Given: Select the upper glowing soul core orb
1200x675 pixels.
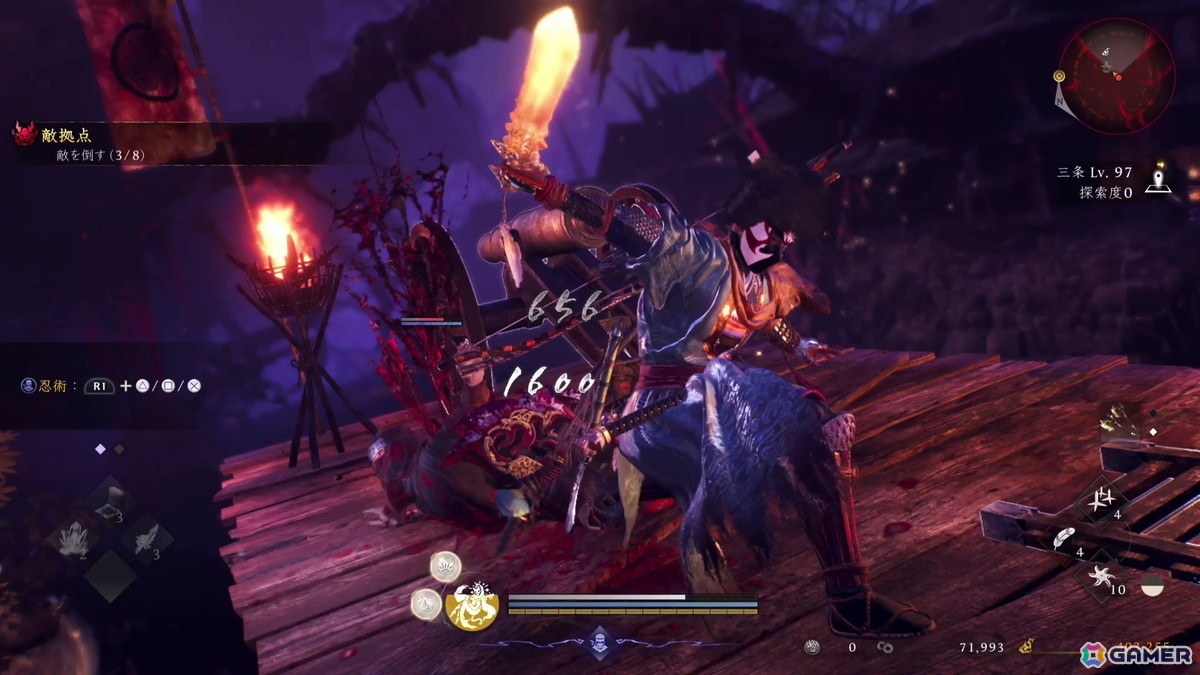Looking at the screenshot, I should tap(445, 566).
